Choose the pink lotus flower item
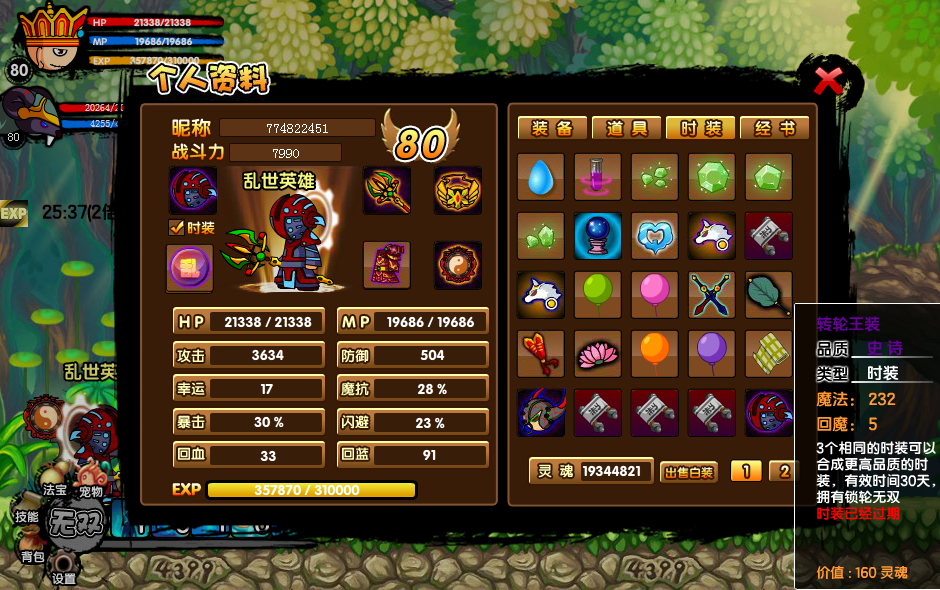 598,354
